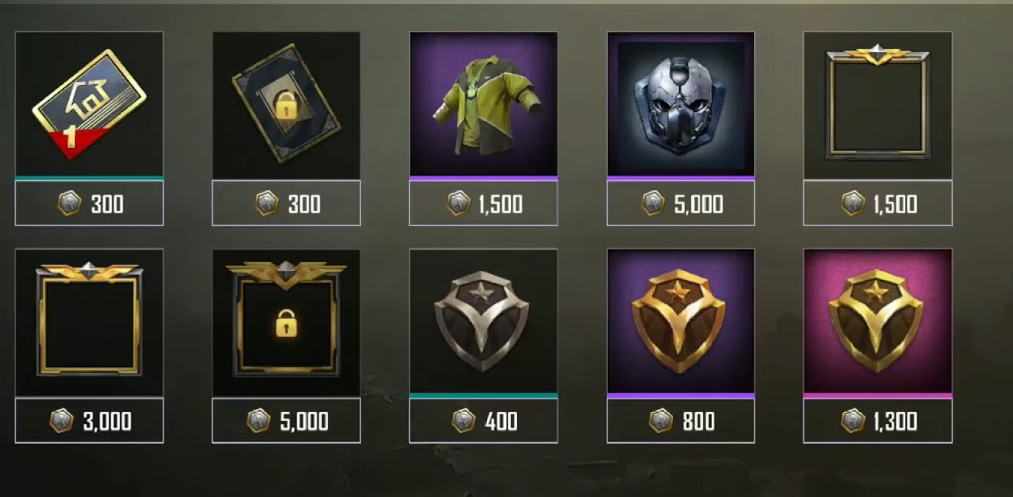Select the gold shield on purple background
The image size is (1013, 497).
coord(680,321)
